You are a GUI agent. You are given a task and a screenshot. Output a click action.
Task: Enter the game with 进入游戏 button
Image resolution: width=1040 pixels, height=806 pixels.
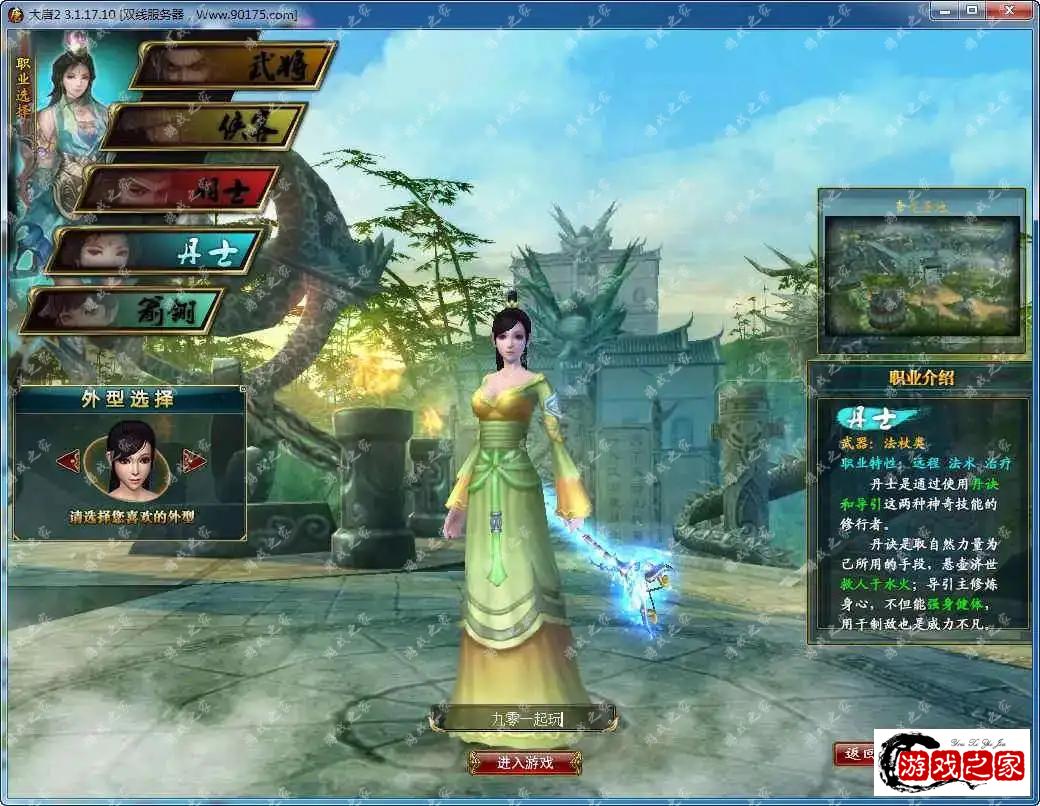[x=525, y=762]
